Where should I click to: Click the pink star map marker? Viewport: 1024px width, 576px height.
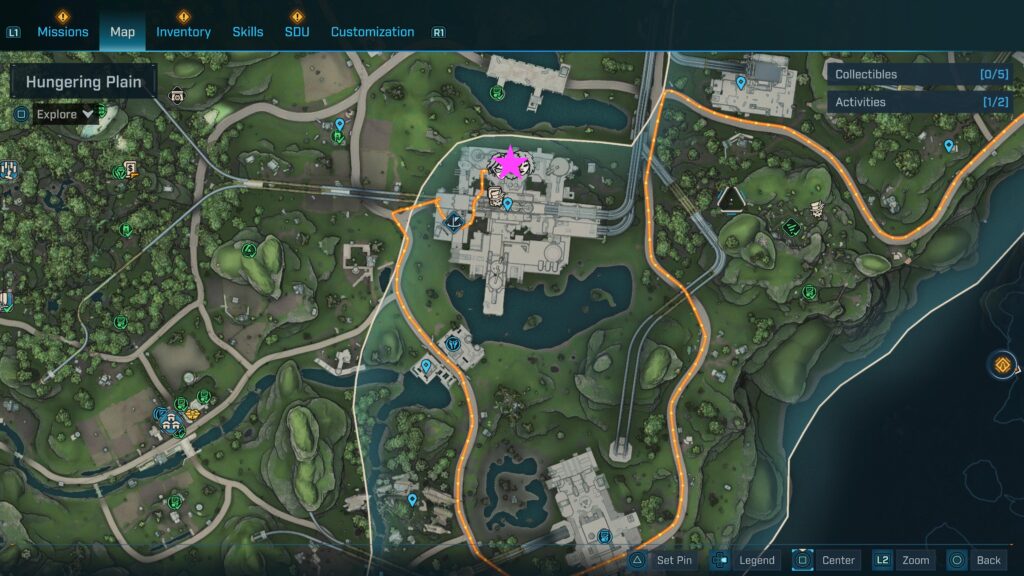tap(510, 163)
